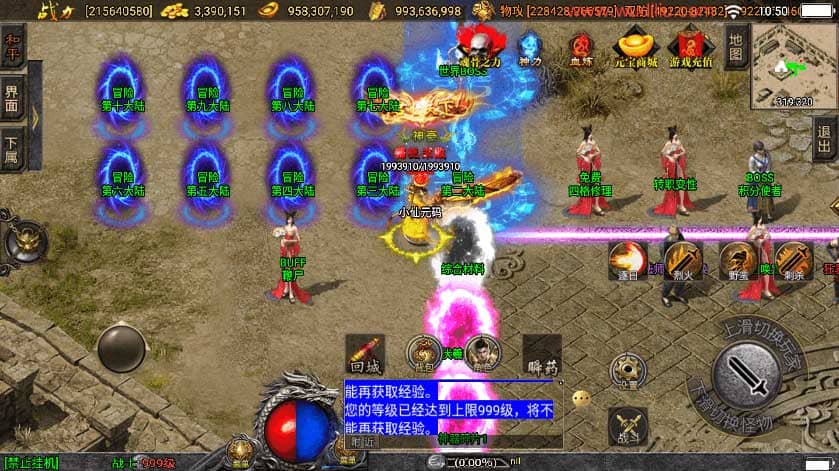Open the 神力 divine power icon

click(529, 48)
